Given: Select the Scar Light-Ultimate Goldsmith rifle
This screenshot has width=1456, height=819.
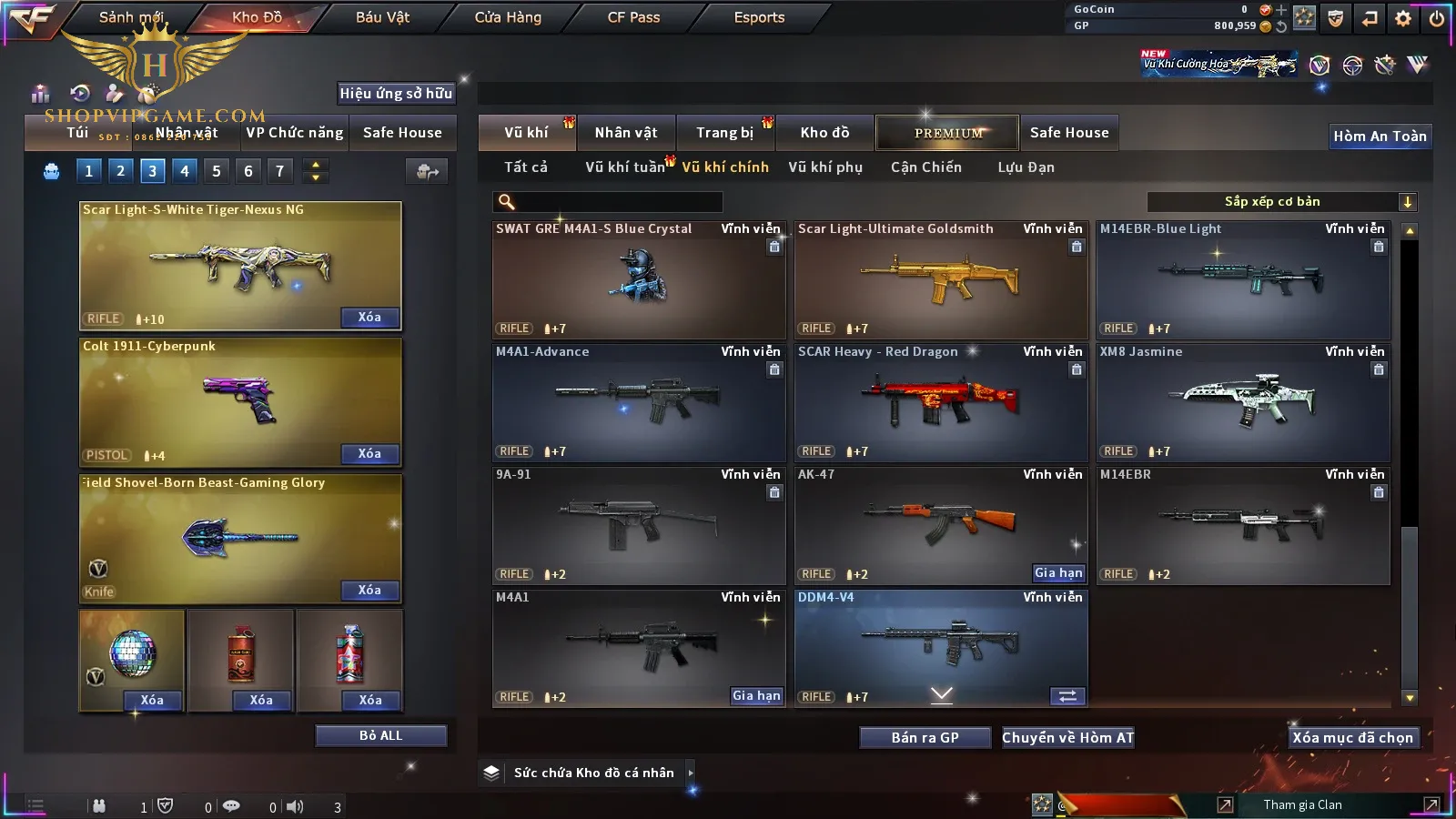Looking at the screenshot, I should [941, 279].
